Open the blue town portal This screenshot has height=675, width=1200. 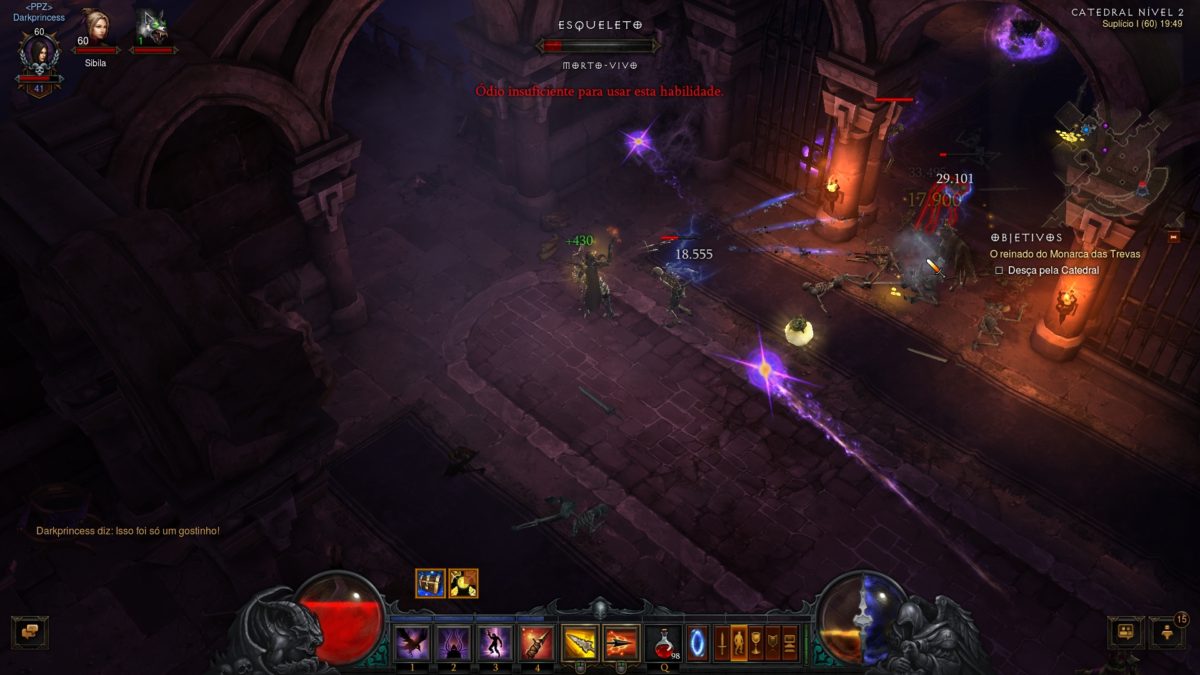tap(698, 642)
